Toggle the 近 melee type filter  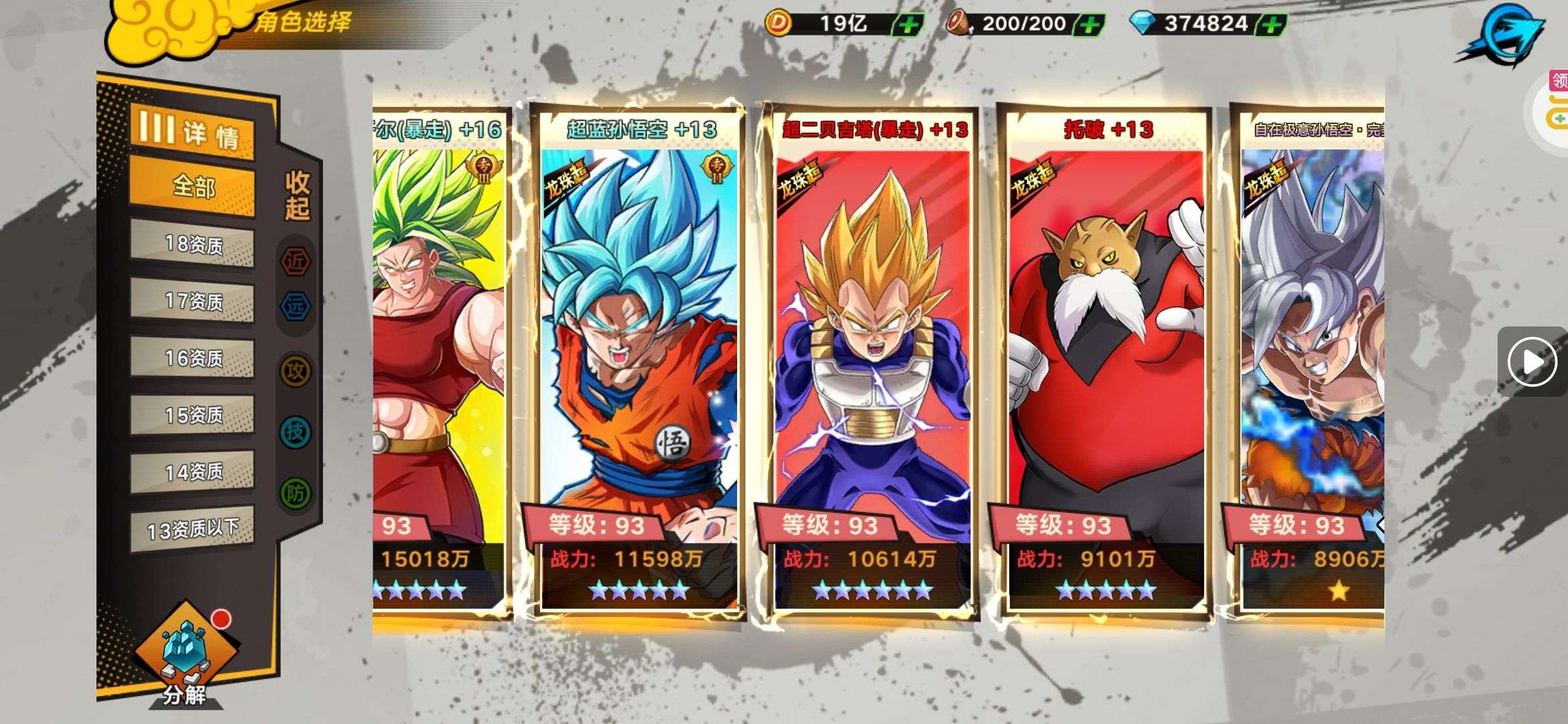tap(296, 261)
